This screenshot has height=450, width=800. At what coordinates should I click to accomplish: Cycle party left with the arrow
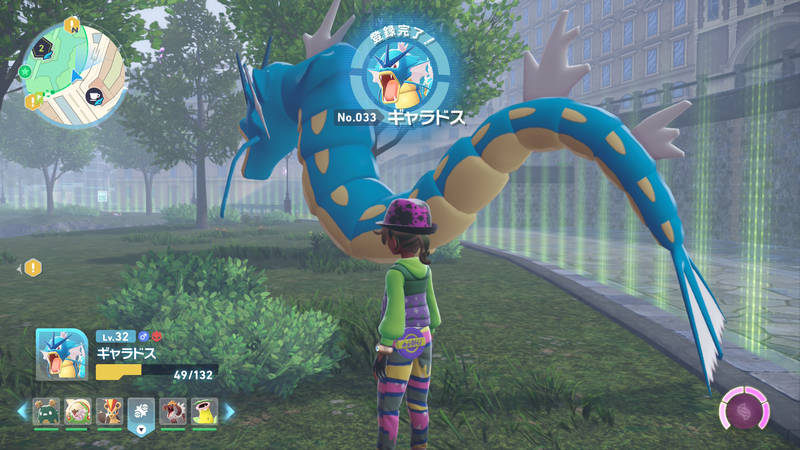point(21,411)
